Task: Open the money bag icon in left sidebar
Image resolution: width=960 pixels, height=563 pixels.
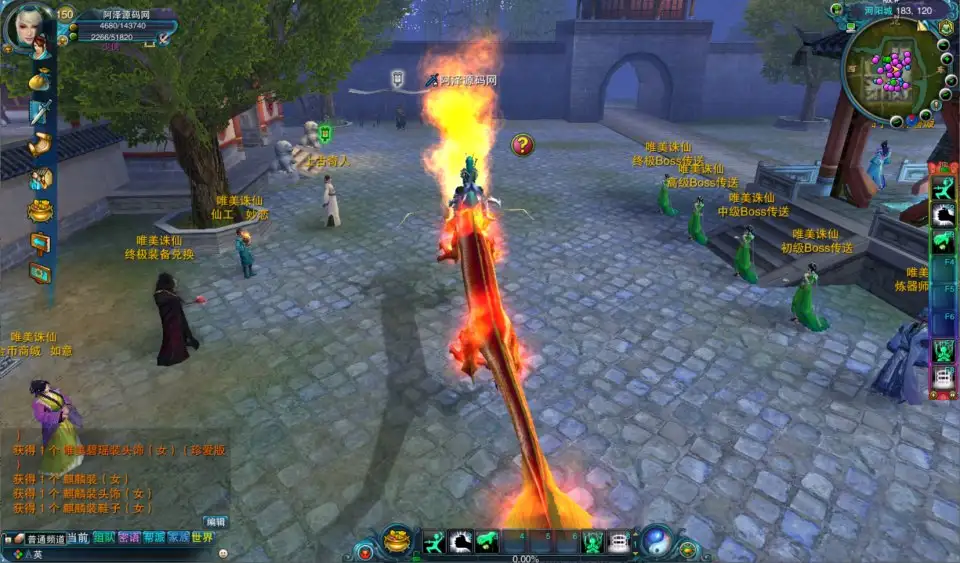Action: tap(39, 79)
